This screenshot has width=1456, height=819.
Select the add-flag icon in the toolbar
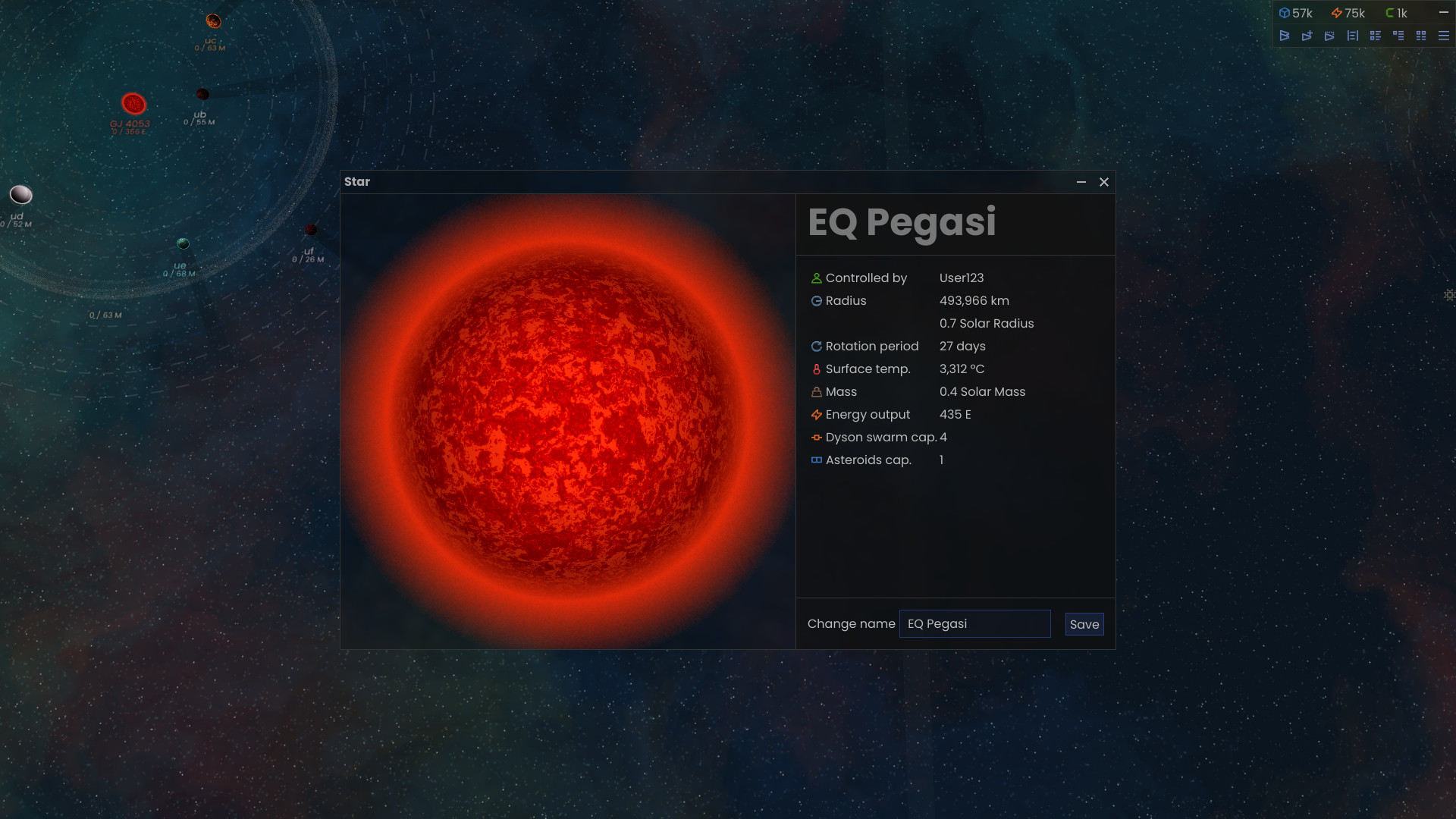(1307, 36)
